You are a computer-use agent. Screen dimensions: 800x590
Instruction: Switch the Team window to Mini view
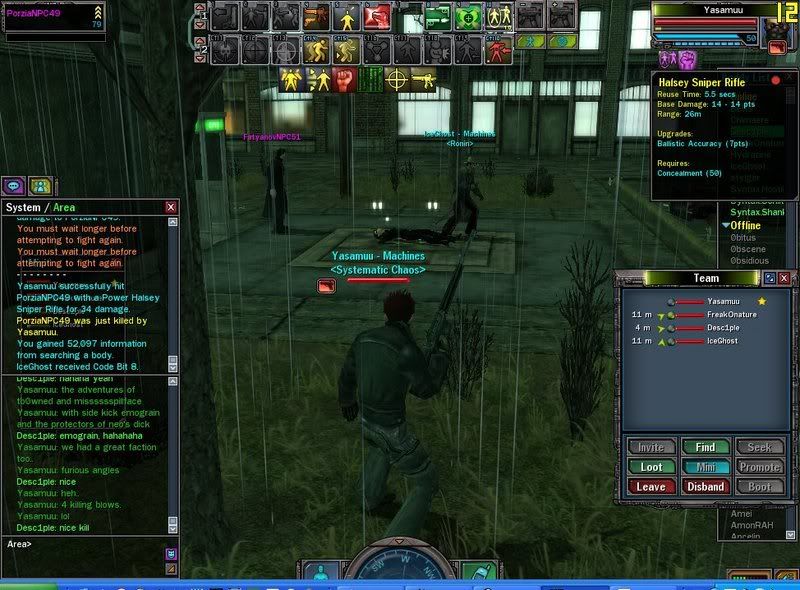[706, 467]
